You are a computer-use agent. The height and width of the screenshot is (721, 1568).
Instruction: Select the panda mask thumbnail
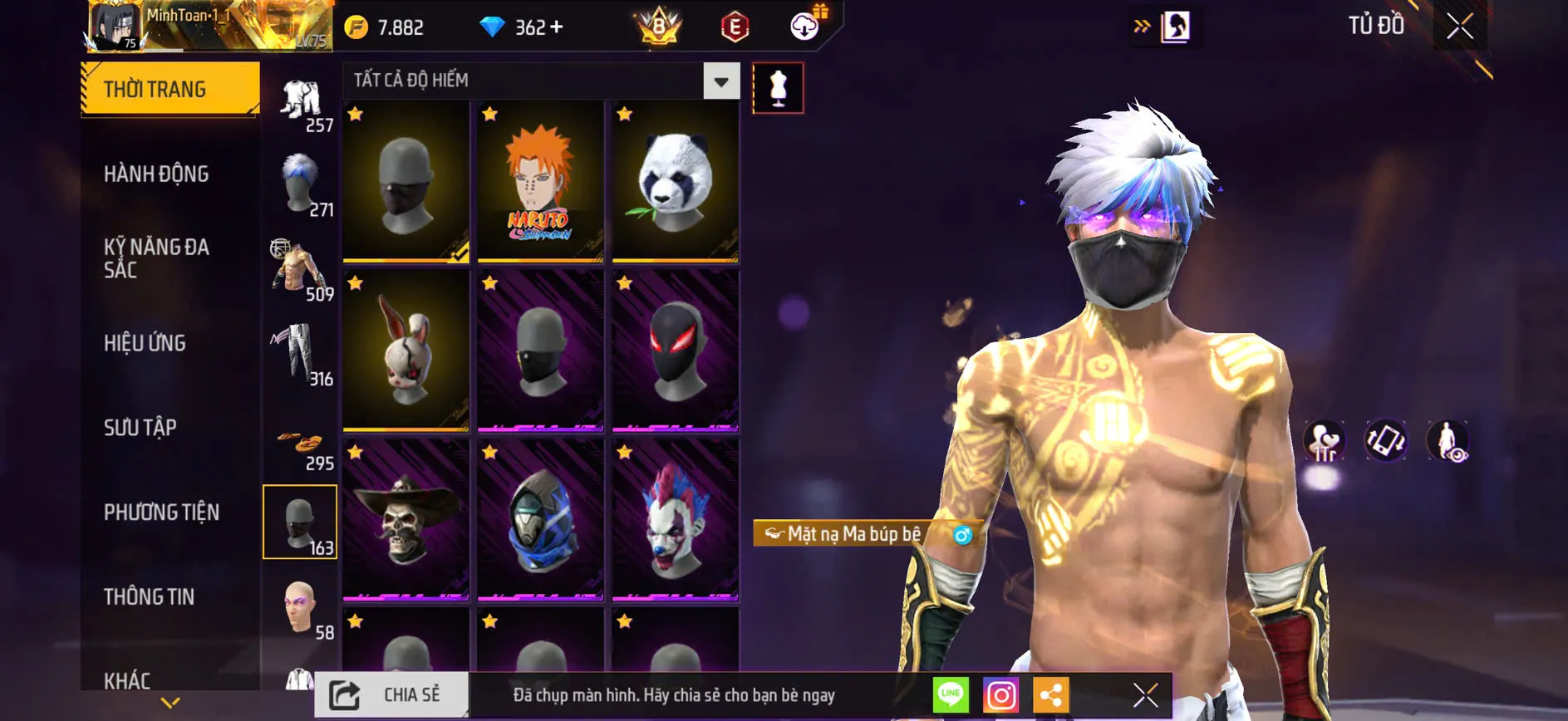pos(675,181)
